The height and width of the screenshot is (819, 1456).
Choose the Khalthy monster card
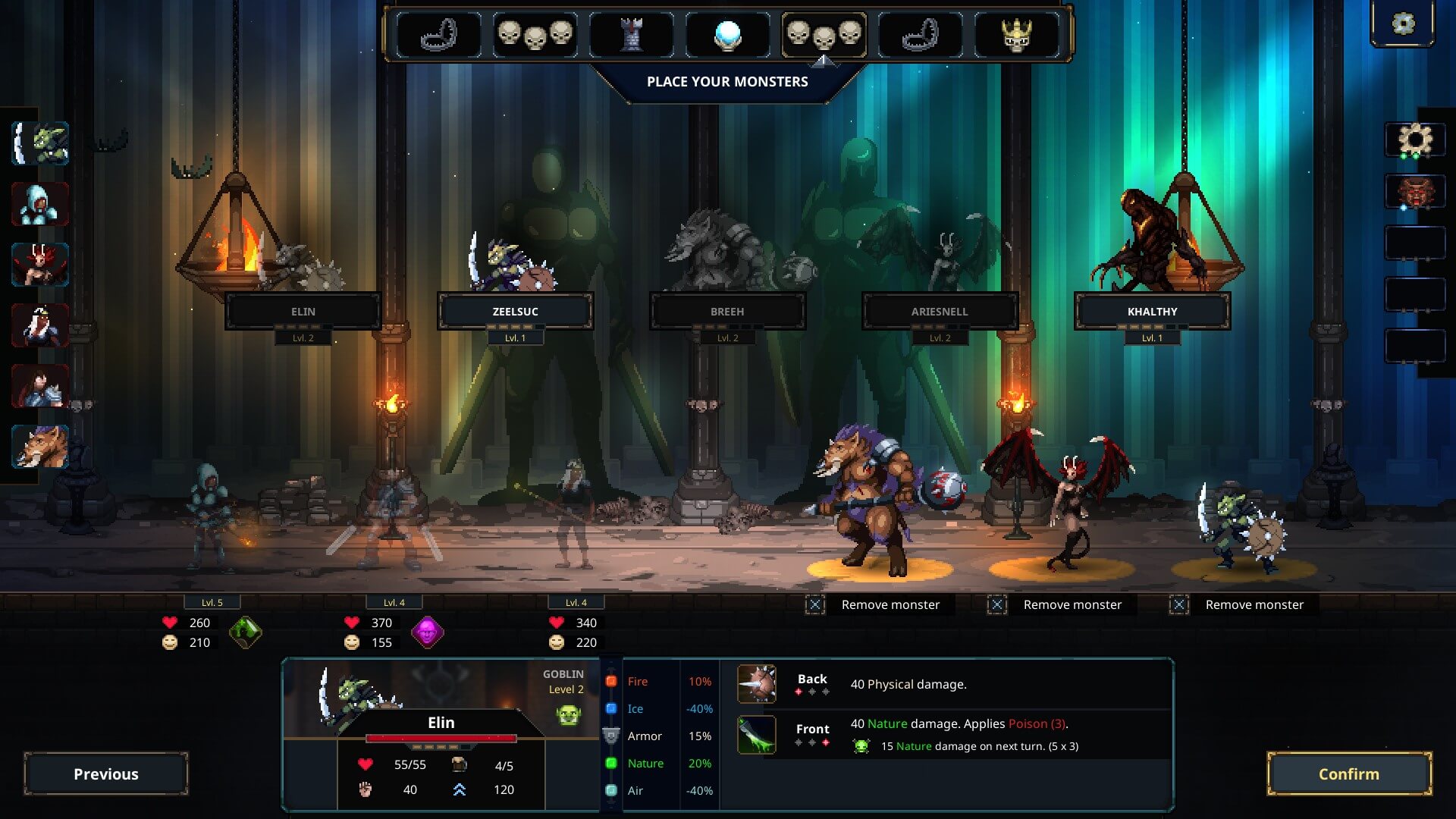1152,311
